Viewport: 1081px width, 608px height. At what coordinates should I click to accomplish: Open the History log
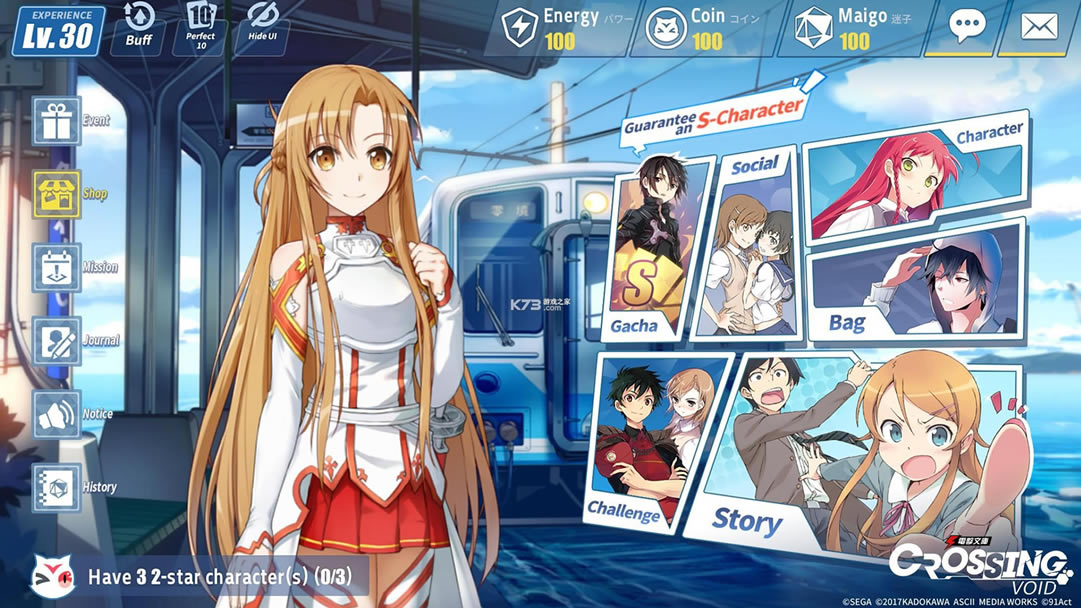click(x=57, y=488)
